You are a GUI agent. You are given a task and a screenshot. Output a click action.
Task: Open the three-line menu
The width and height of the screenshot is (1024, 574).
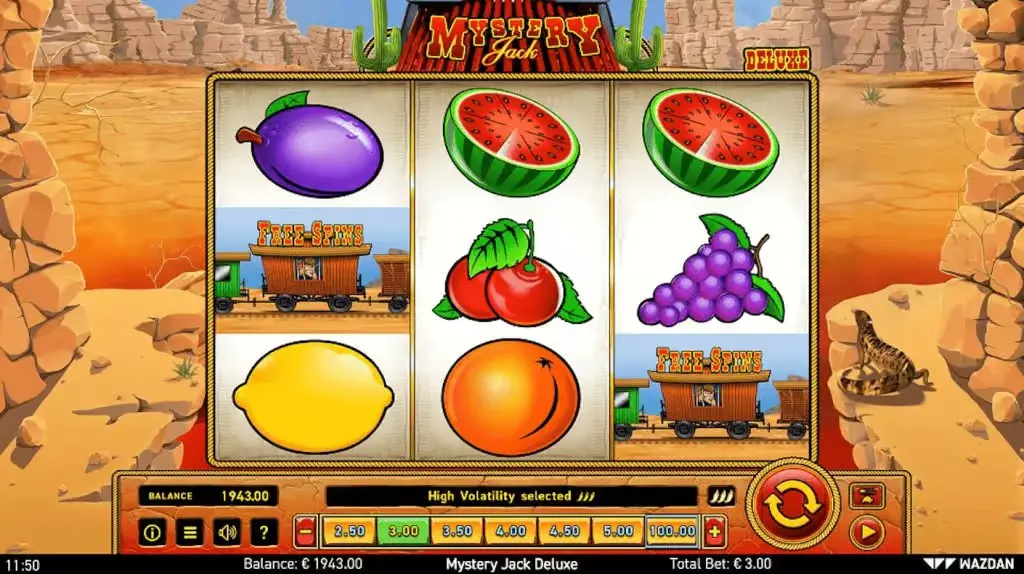(x=189, y=532)
